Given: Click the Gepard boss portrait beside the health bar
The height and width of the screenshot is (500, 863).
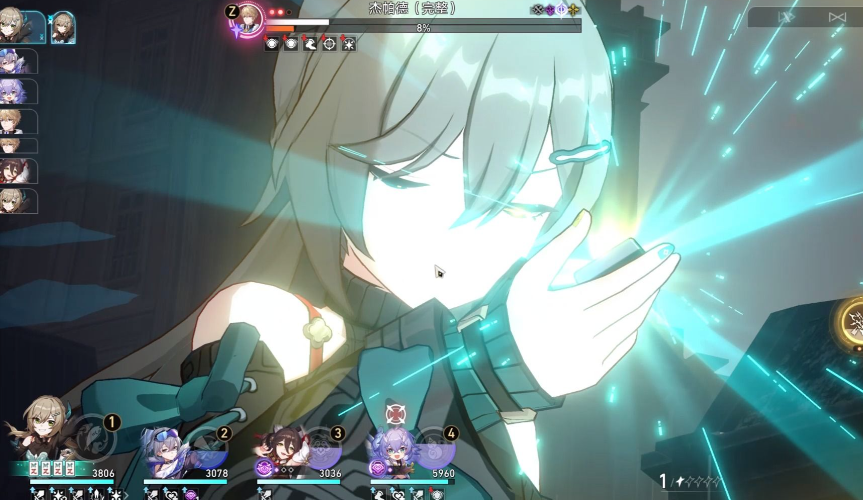Looking at the screenshot, I should pos(249,17).
